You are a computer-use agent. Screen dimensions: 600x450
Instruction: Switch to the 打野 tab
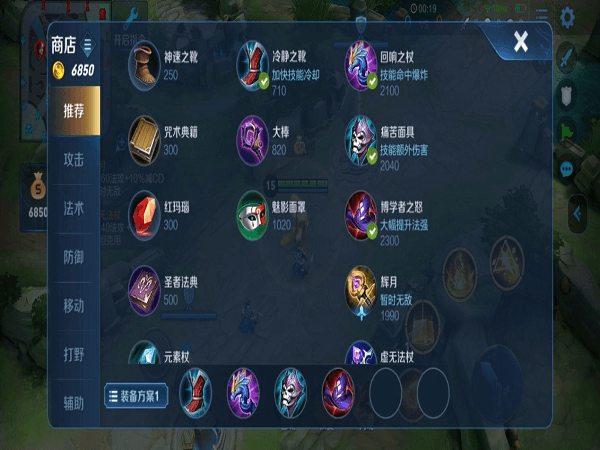coord(74,354)
